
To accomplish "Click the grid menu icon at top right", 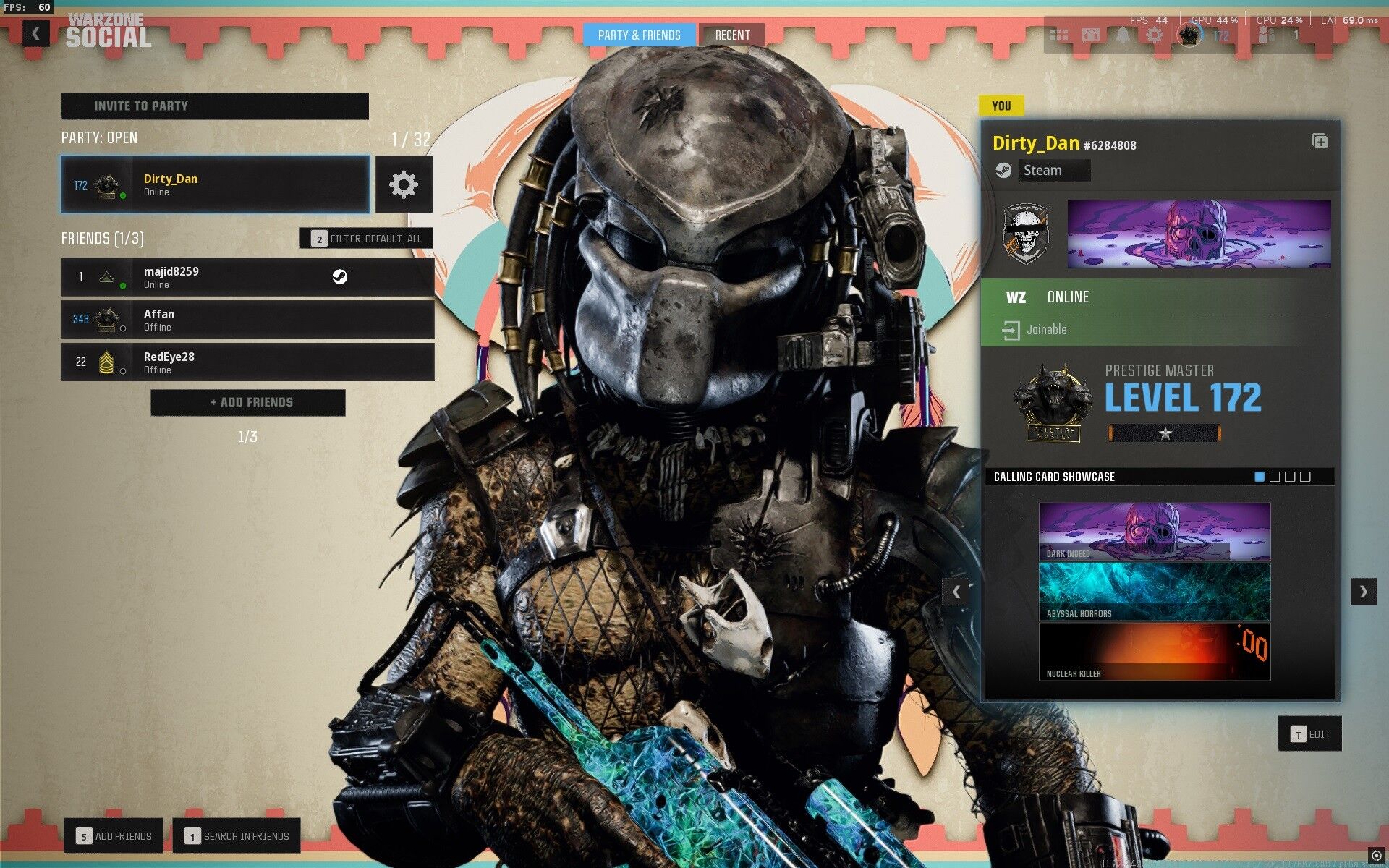I will (1058, 35).
